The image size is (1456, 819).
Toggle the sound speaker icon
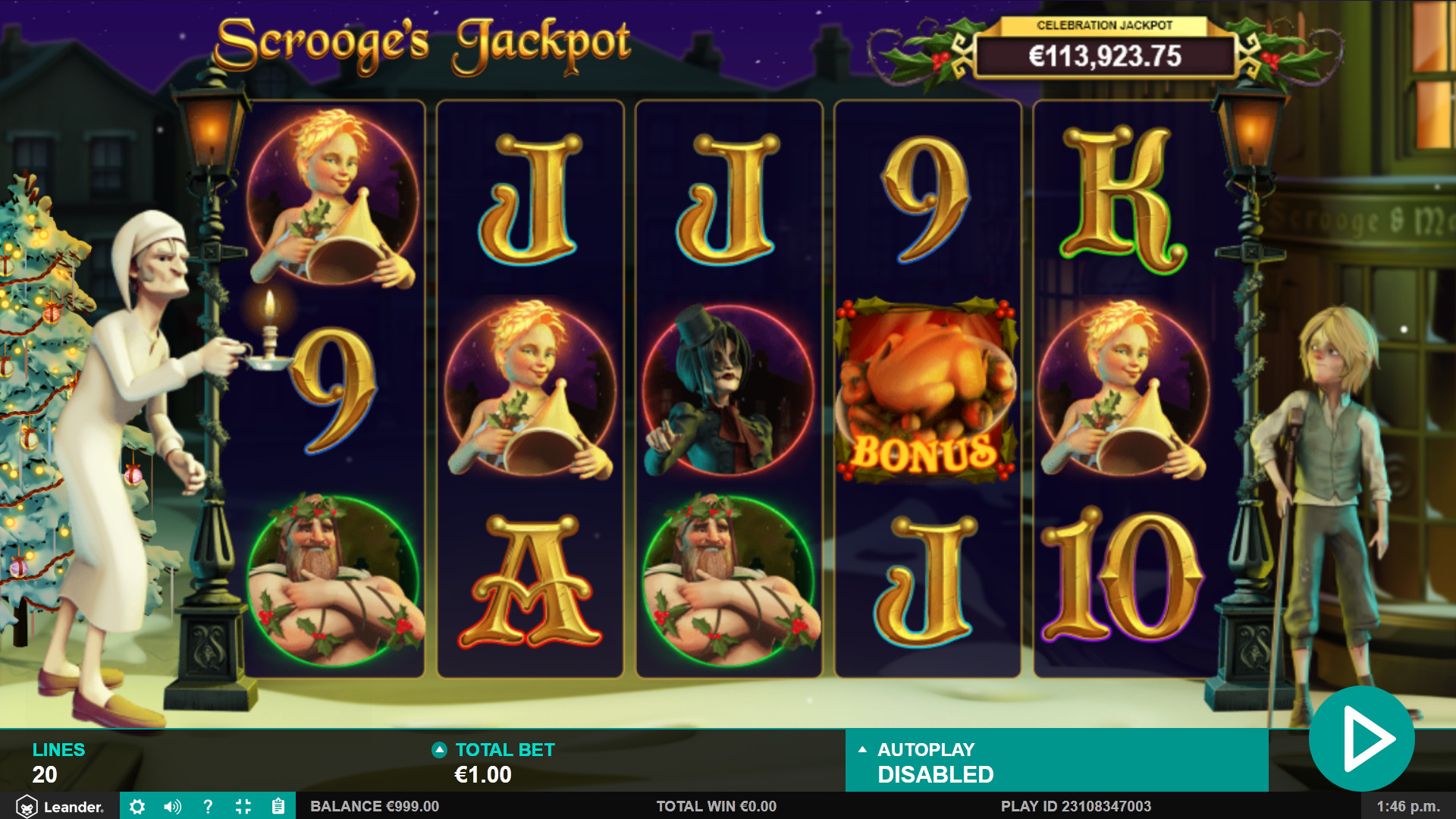(x=172, y=806)
